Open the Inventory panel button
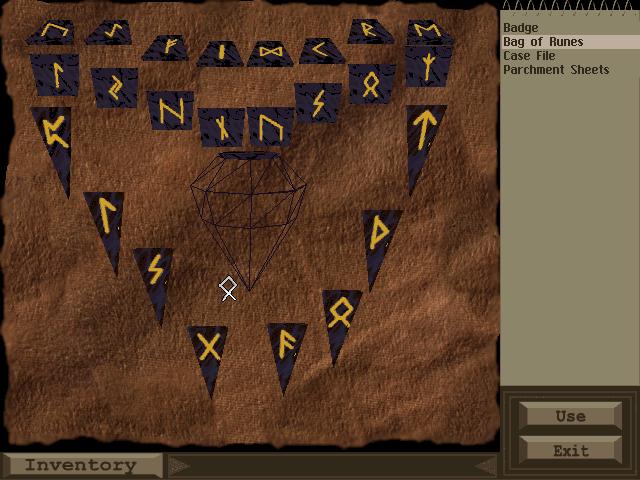The height and width of the screenshot is (480, 640). click(x=81, y=465)
